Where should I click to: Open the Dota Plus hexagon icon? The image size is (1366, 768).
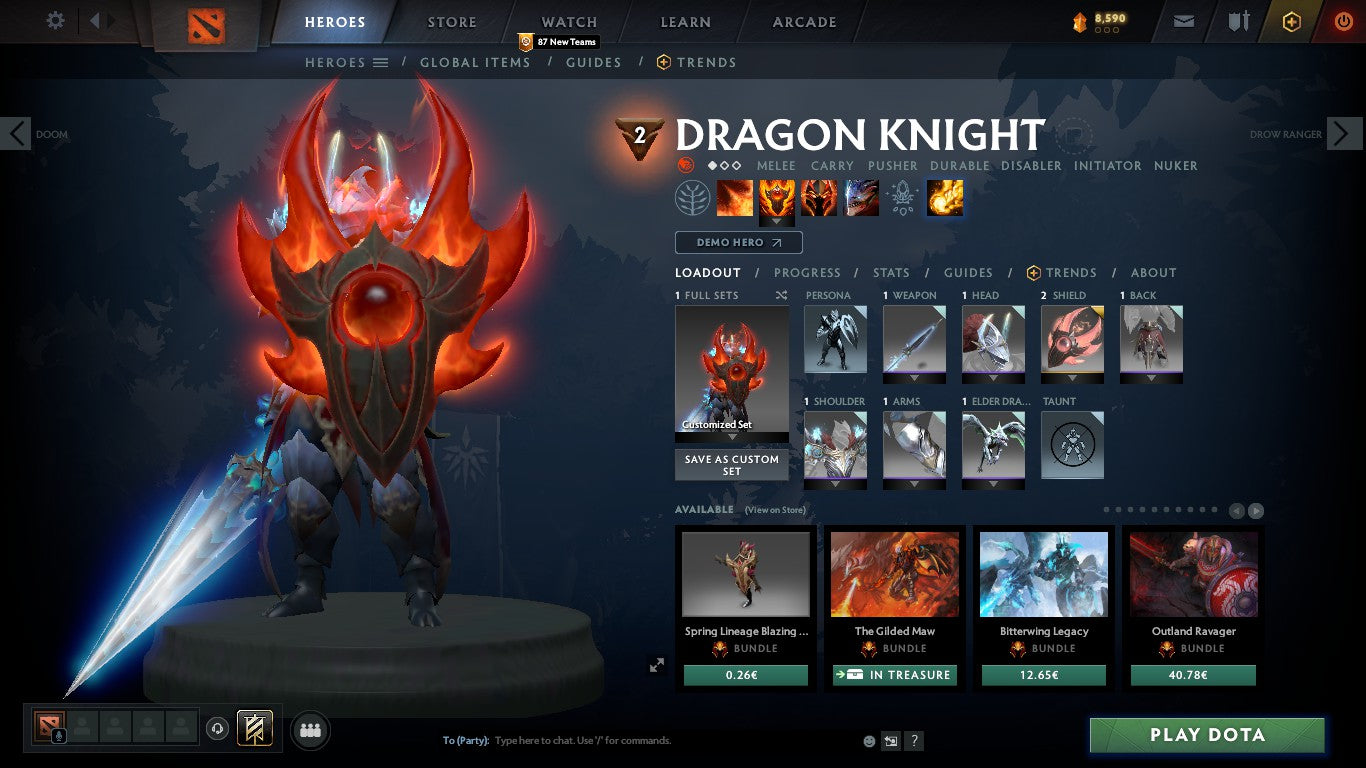1291,20
